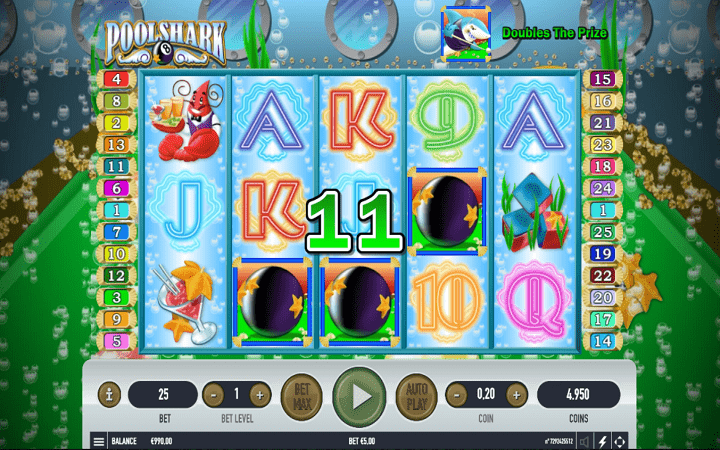
Task: Decrease the bet level
Action: tap(214, 394)
